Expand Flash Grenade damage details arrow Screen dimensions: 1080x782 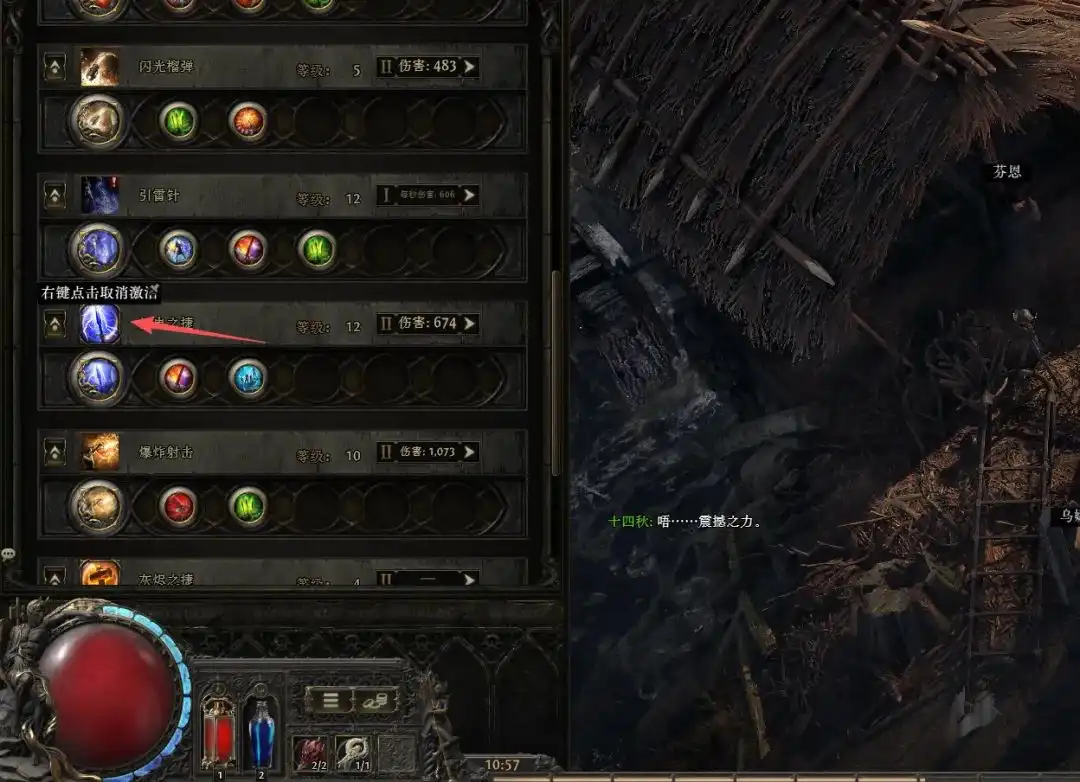tap(468, 67)
